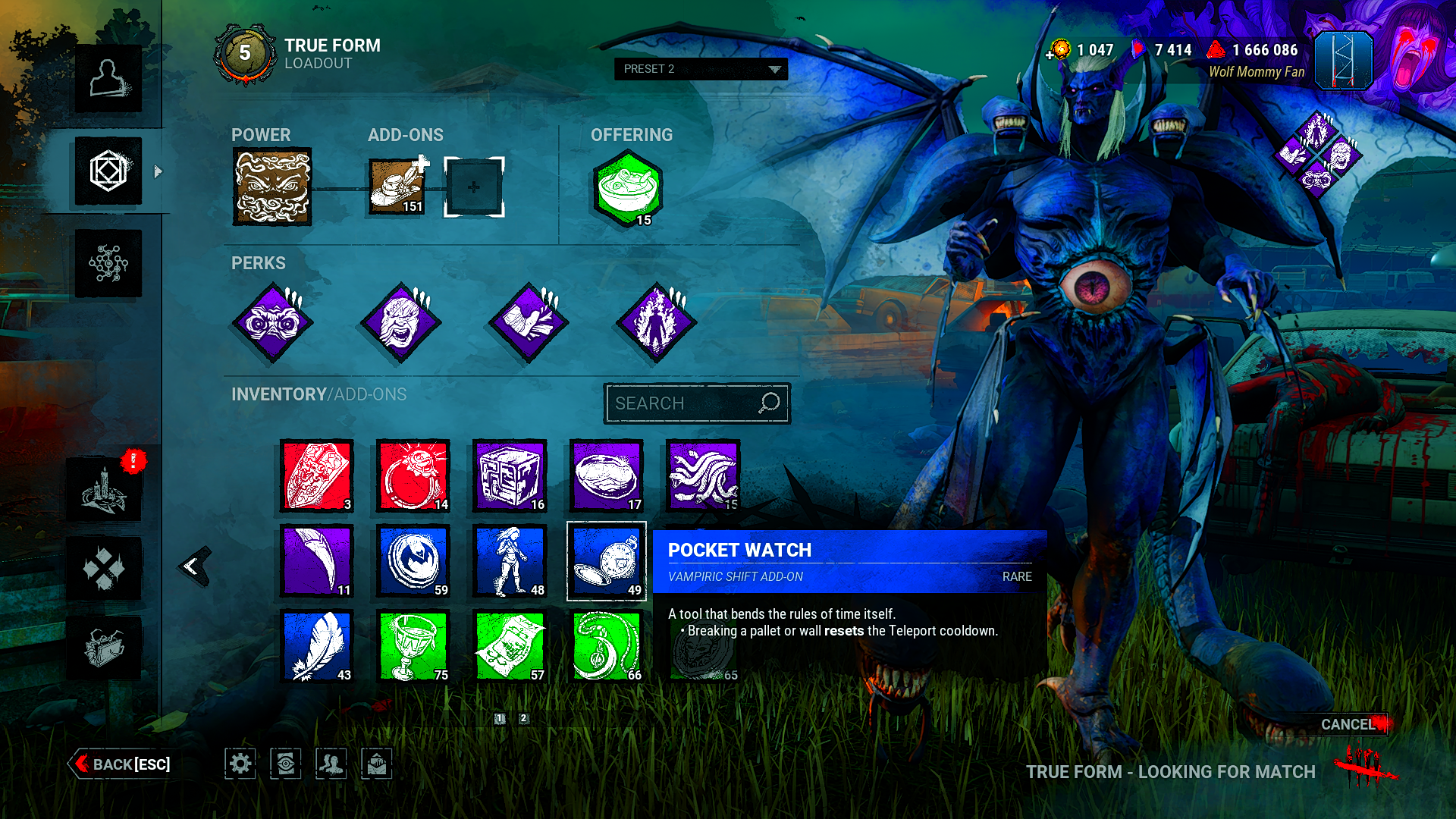1456x819 pixels.
Task: Open the friends list icon
Action: click(x=331, y=764)
